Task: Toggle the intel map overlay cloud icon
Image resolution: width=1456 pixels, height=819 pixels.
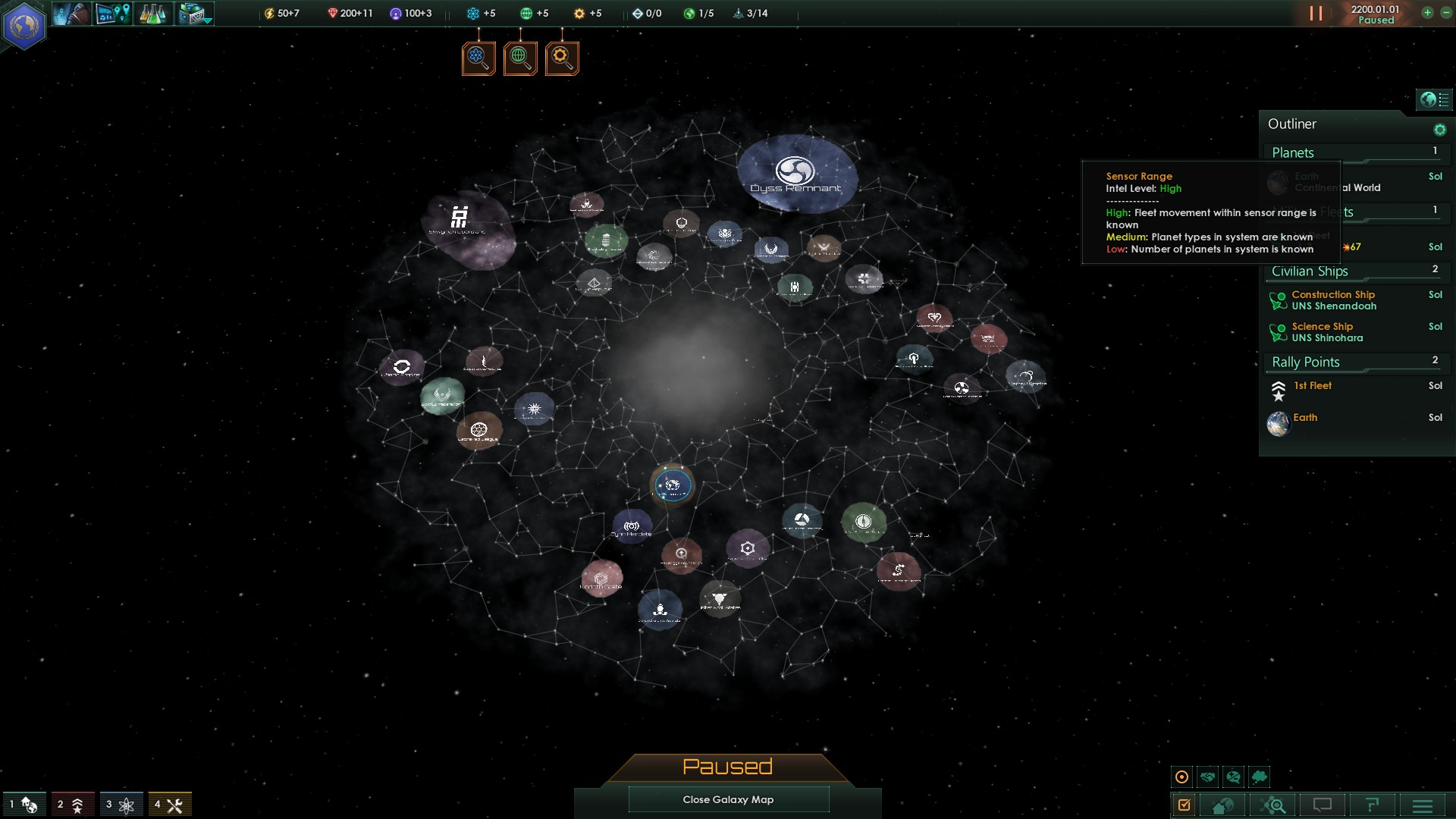Action: (1260, 777)
